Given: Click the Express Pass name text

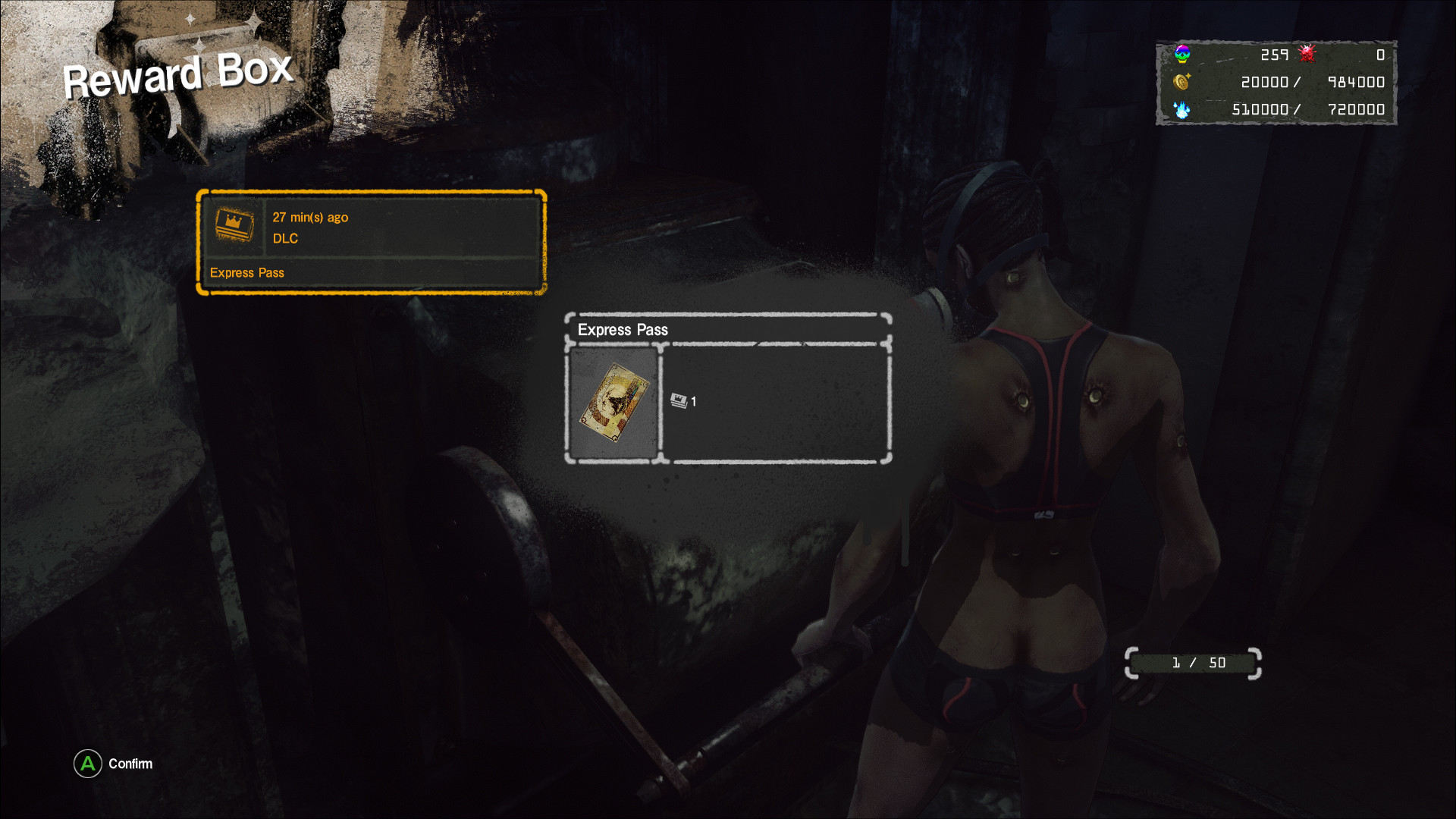Looking at the screenshot, I should tap(247, 272).
